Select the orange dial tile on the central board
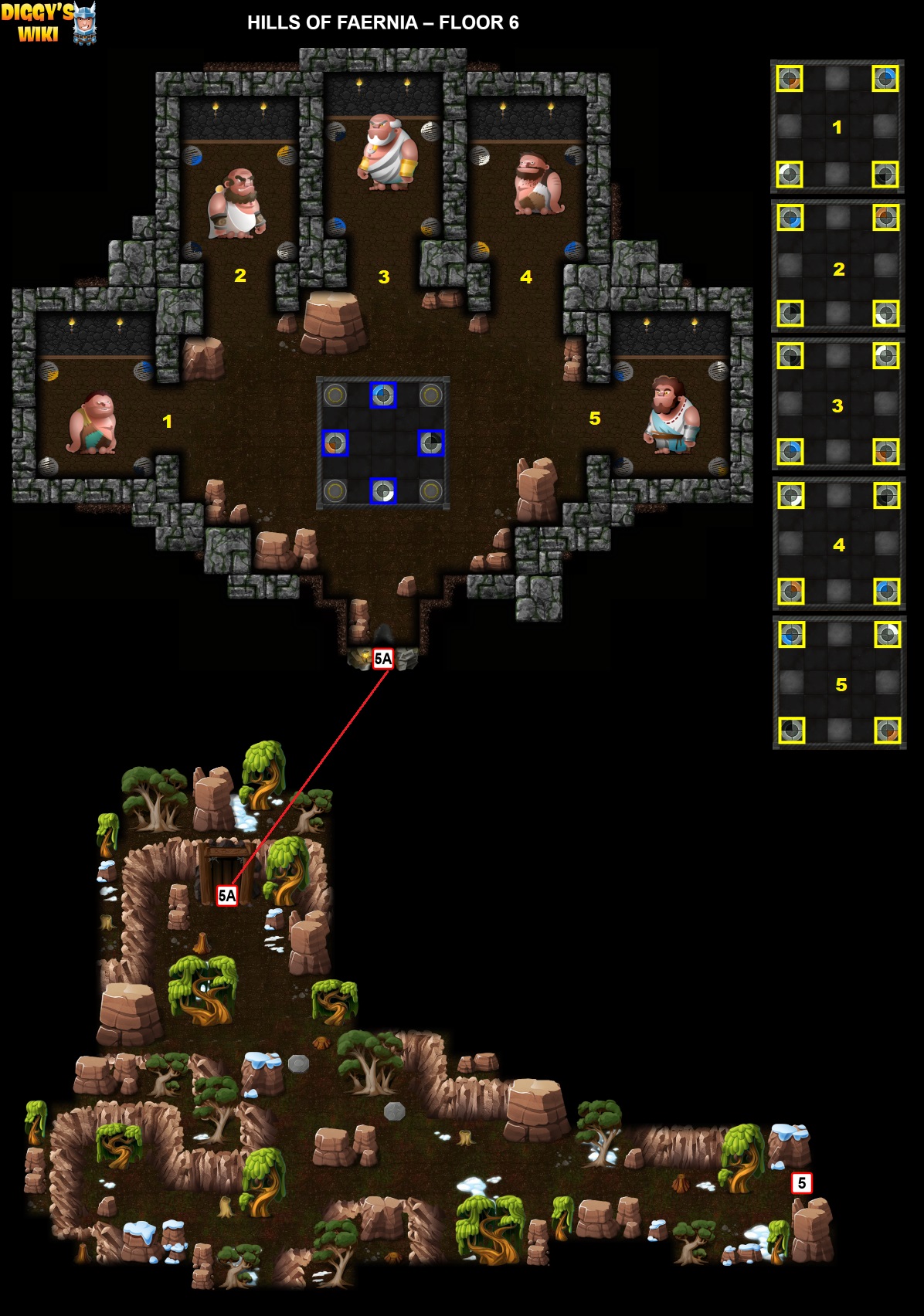Viewport: 924px width, 1316px height. coord(335,443)
